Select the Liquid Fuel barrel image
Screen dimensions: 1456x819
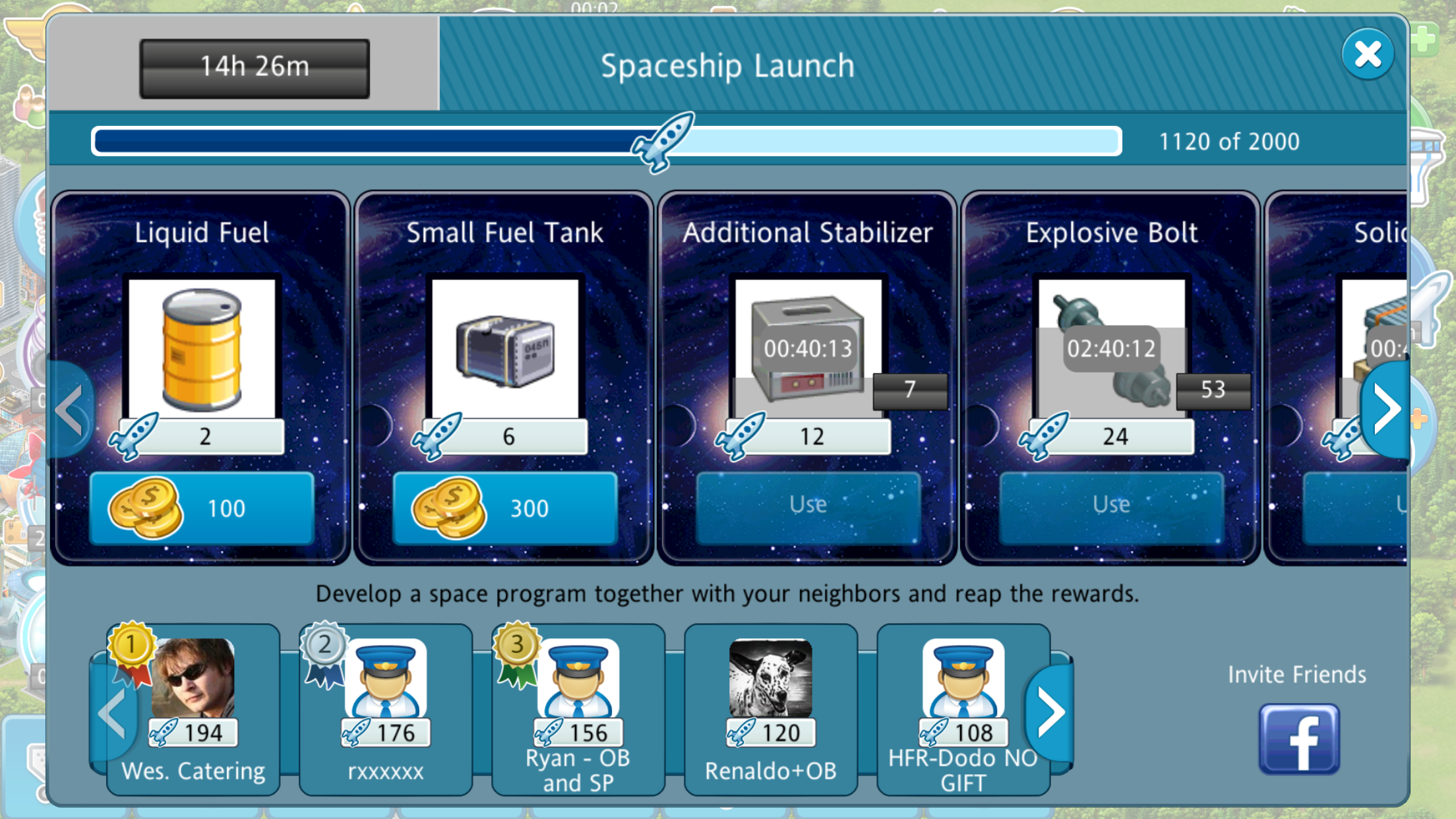click(202, 348)
